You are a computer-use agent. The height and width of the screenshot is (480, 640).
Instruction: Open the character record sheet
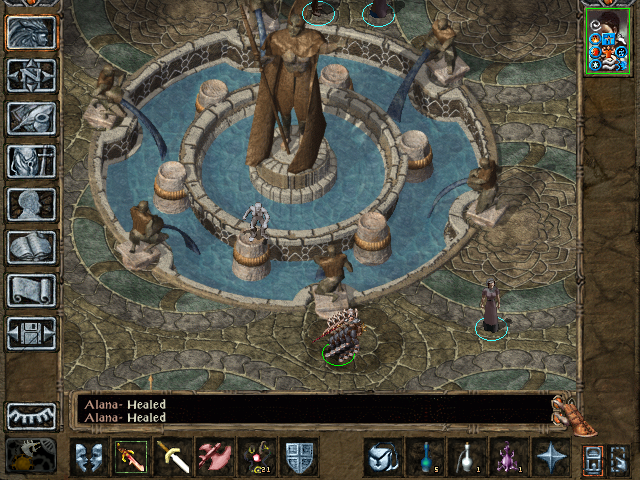[32, 204]
